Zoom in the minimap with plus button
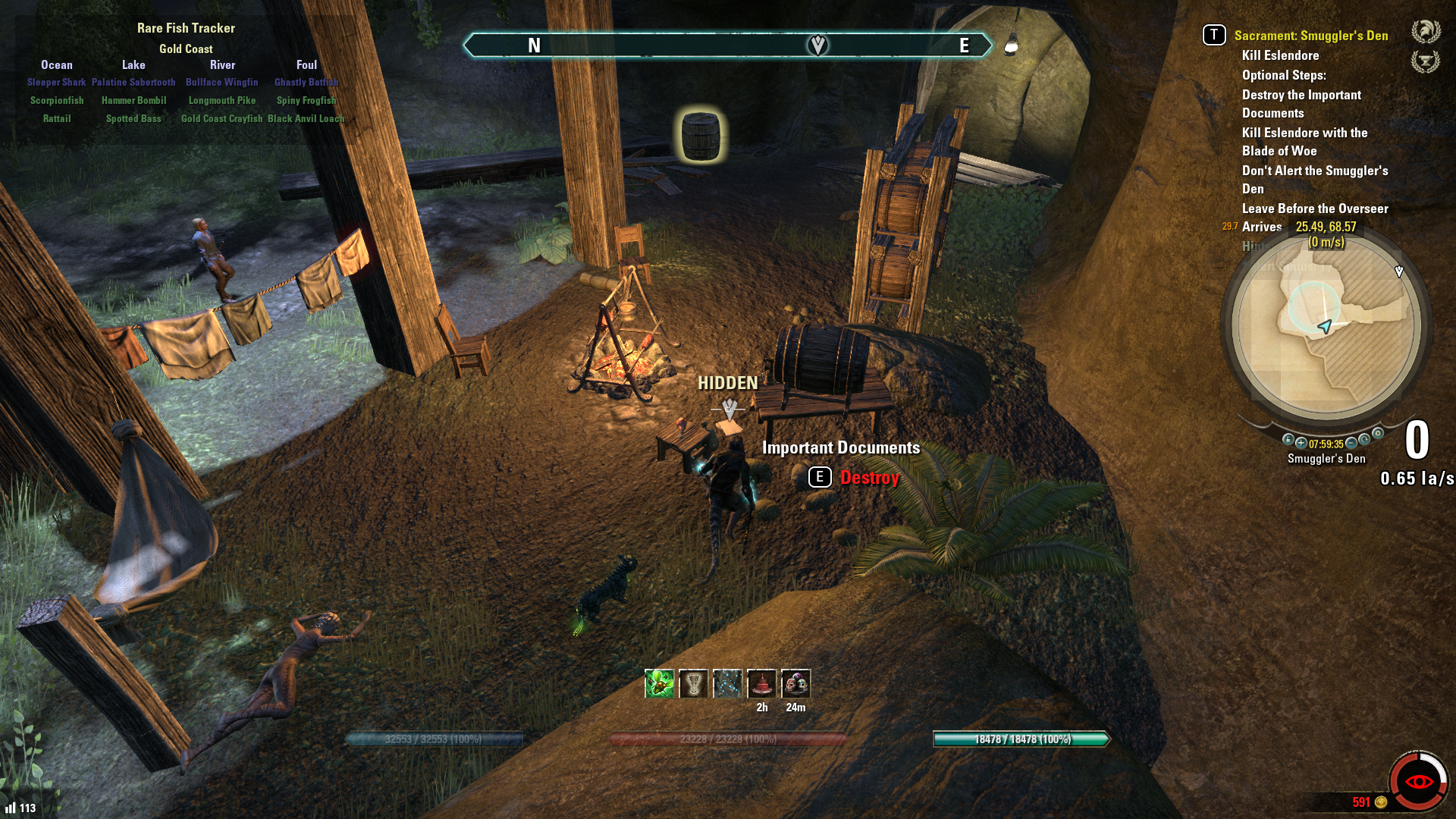 coord(1301,443)
